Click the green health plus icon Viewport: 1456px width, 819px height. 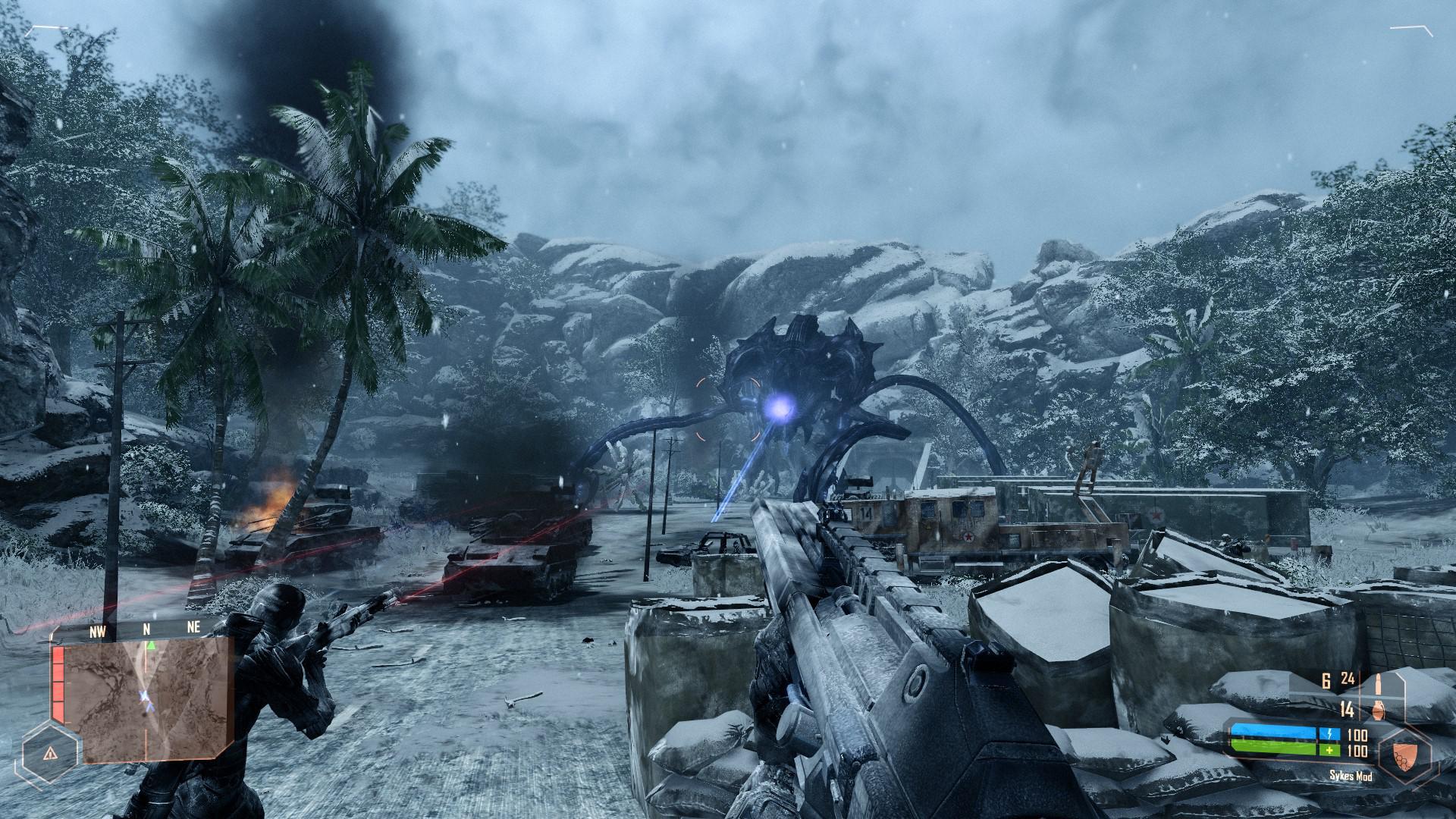click(x=1330, y=750)
